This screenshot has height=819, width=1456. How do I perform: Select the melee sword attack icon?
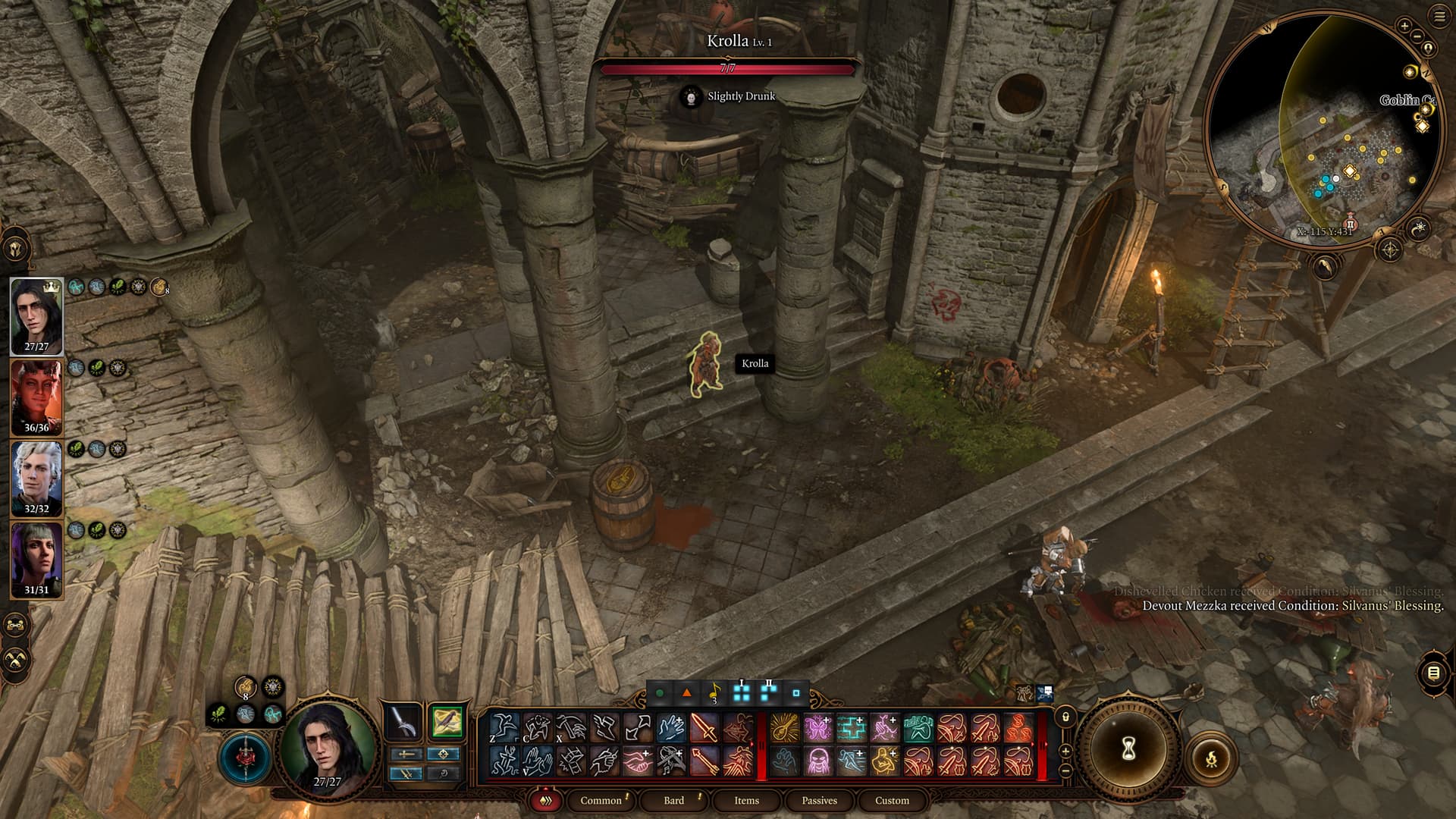[x=704, y=728]
